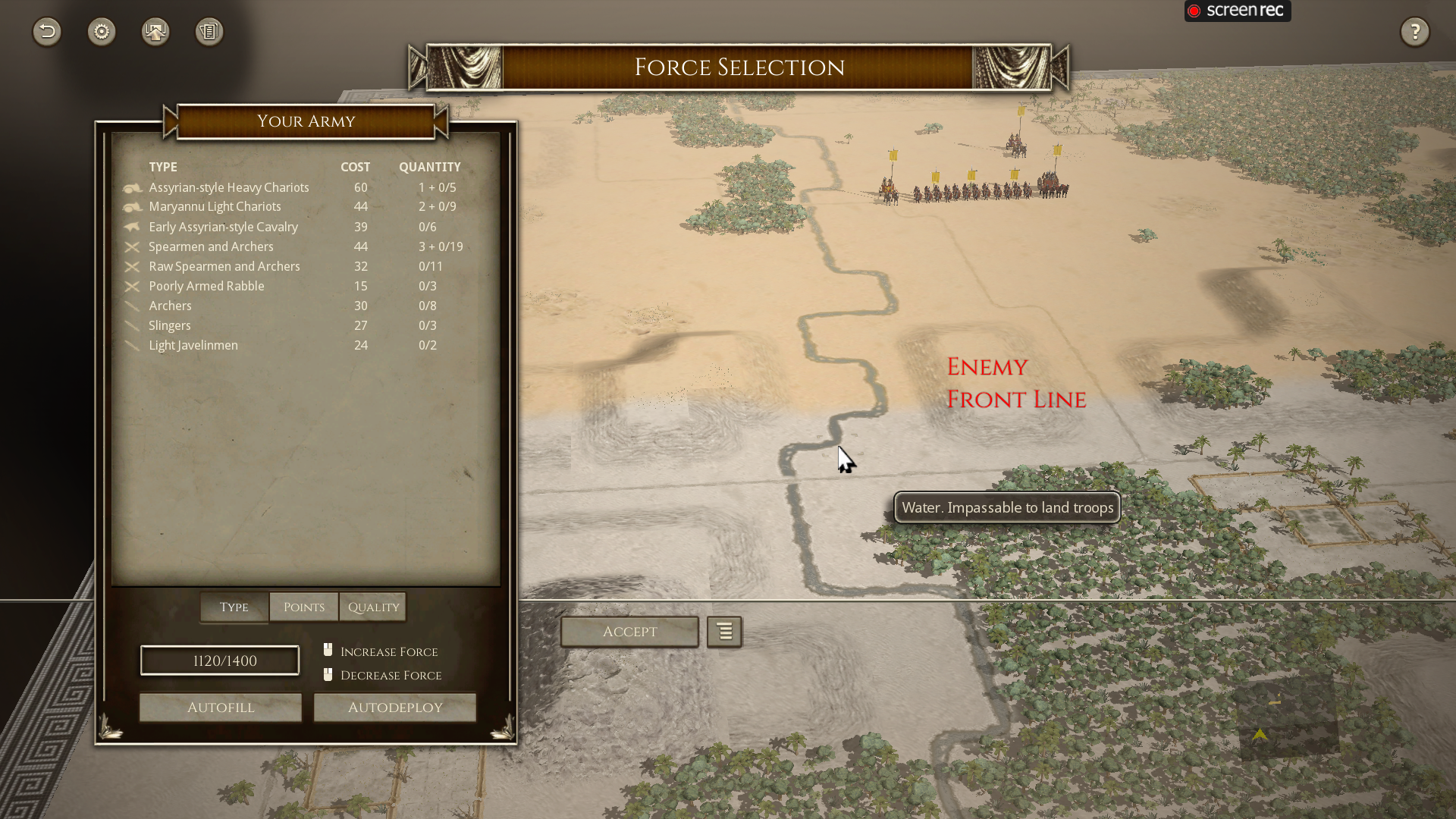Viewport: 1456px width, 819px height.
Task: Switch to the Quality sorting tab
Action: click(x=372, y=607)
